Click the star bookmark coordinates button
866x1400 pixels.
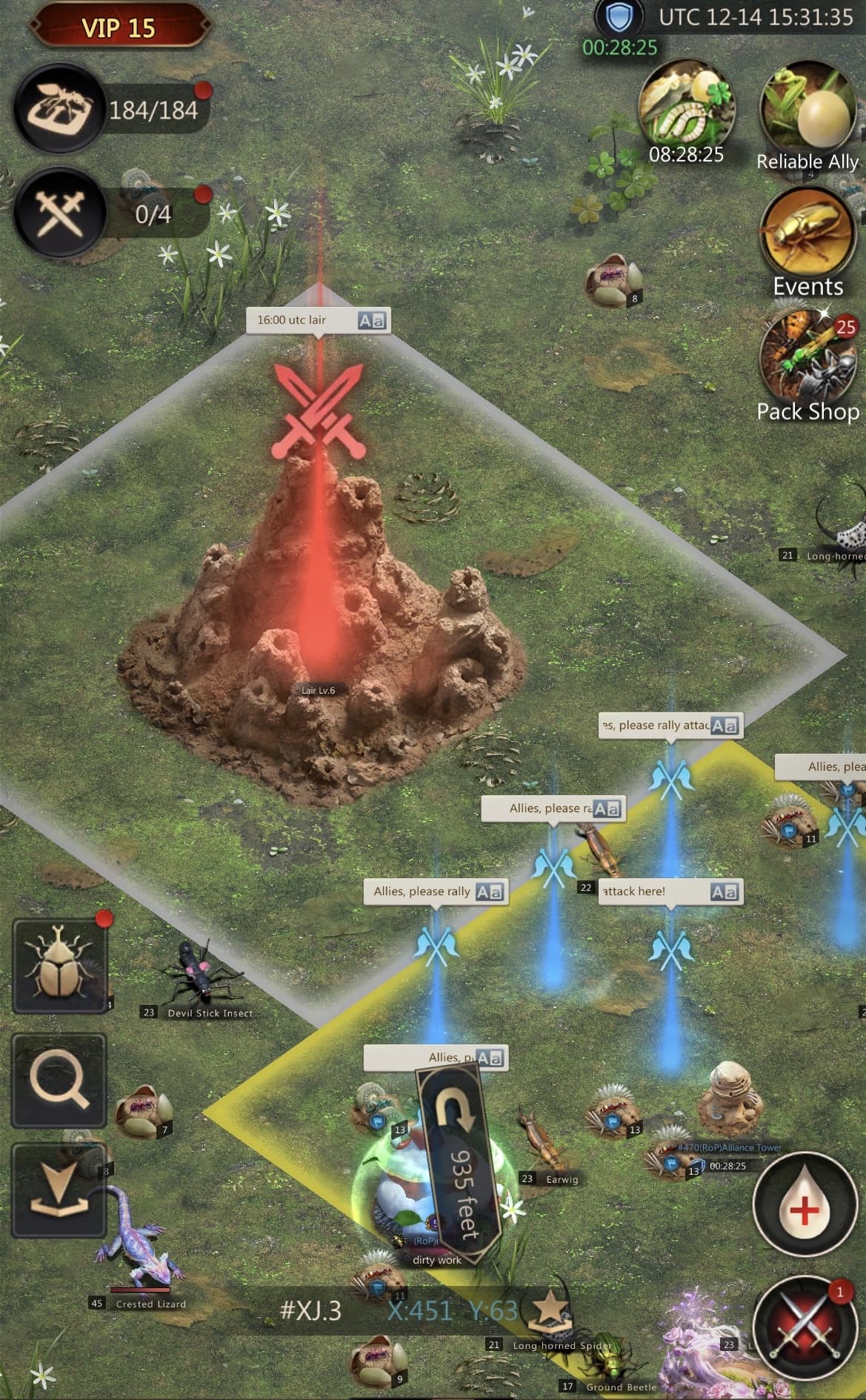coord(550,1310)
